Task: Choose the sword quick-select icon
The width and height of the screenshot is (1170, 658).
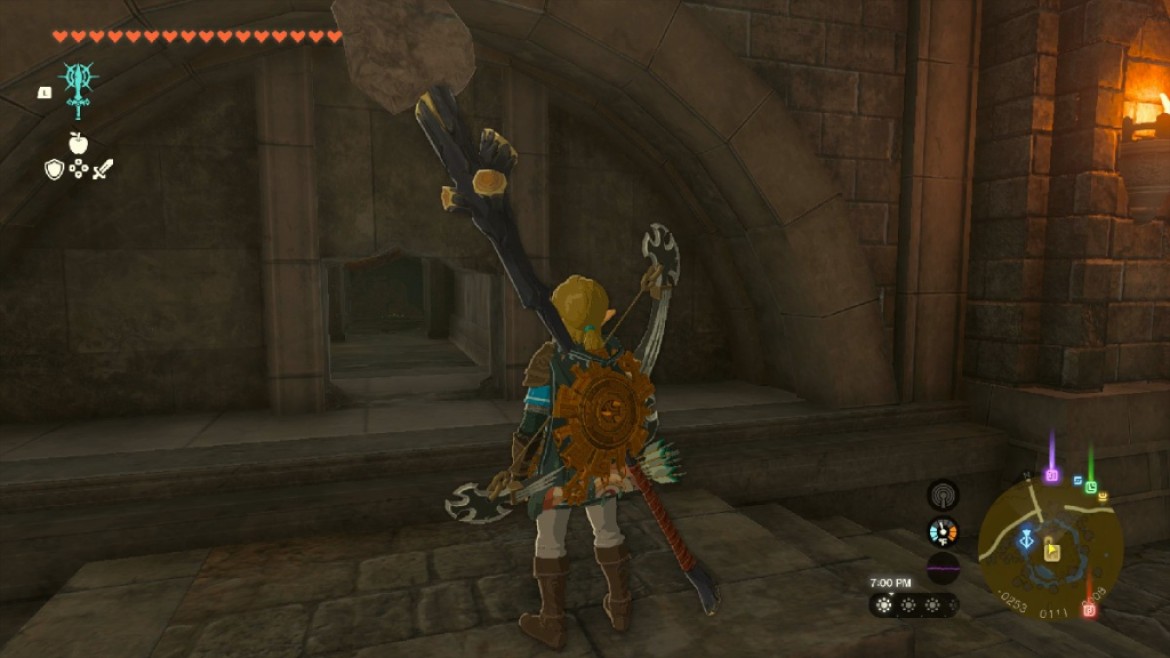Action: click(x=103, y=169)
